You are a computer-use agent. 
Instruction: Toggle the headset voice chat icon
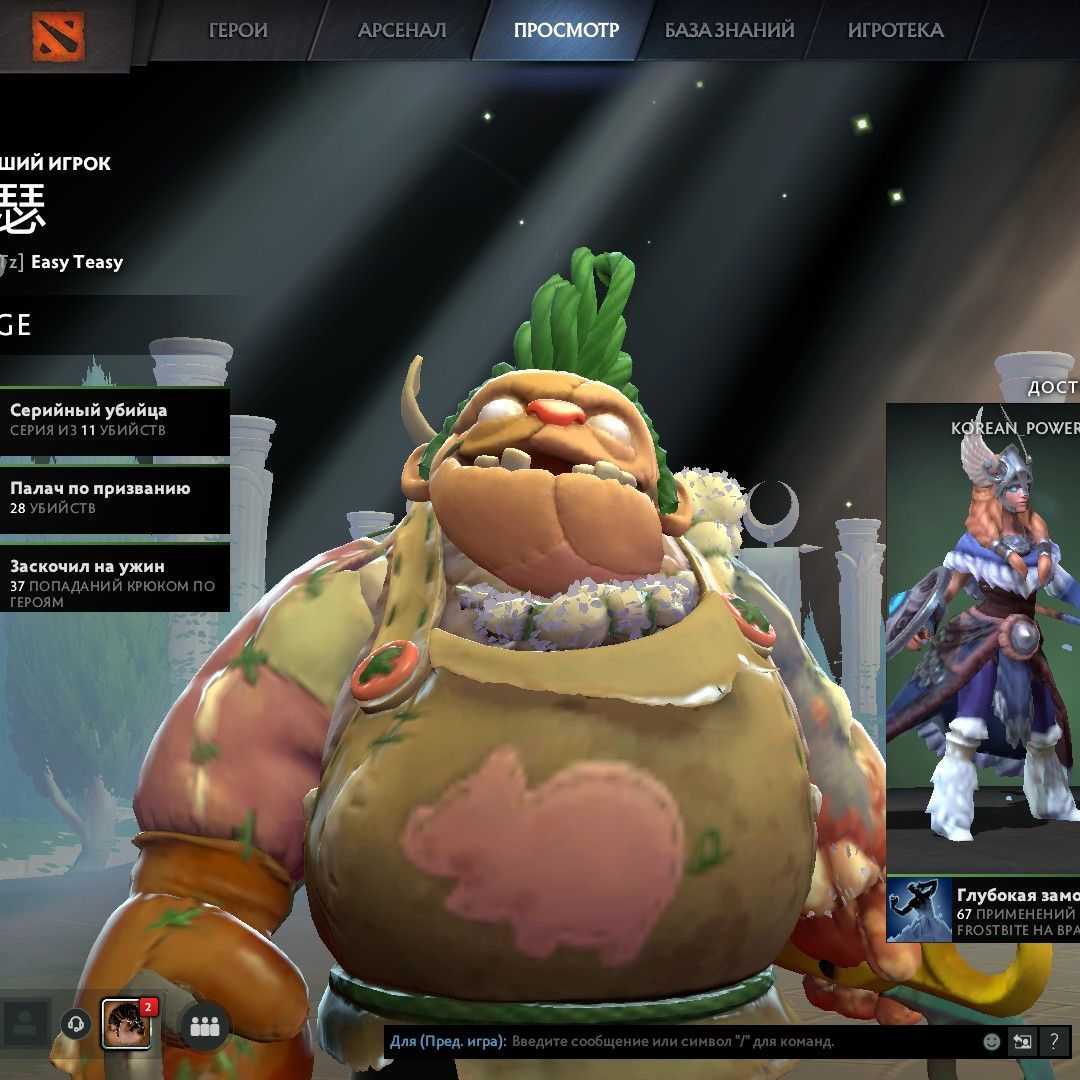[75, 1024]
